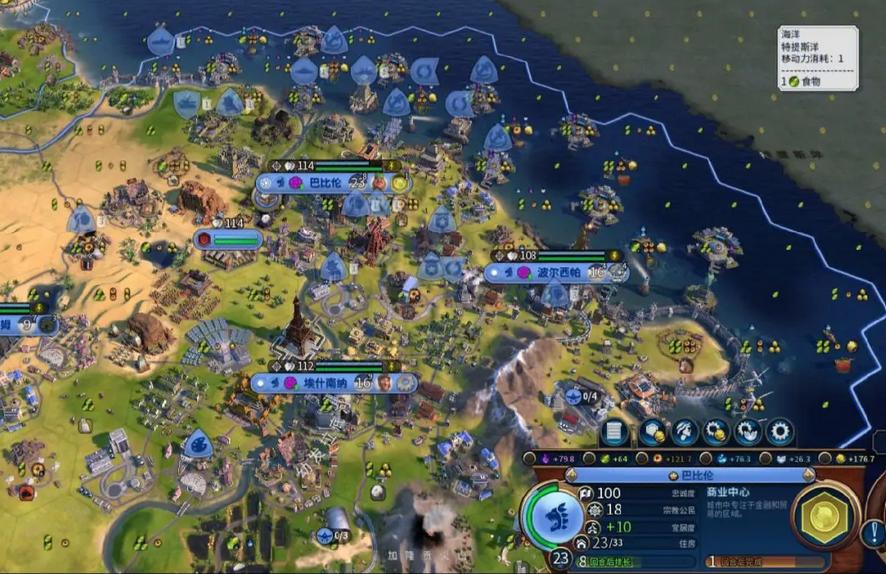The image size is (886, 574).
Task: Select the 巴比伦 city banner on the map
Action: click(x=325, y=183)
